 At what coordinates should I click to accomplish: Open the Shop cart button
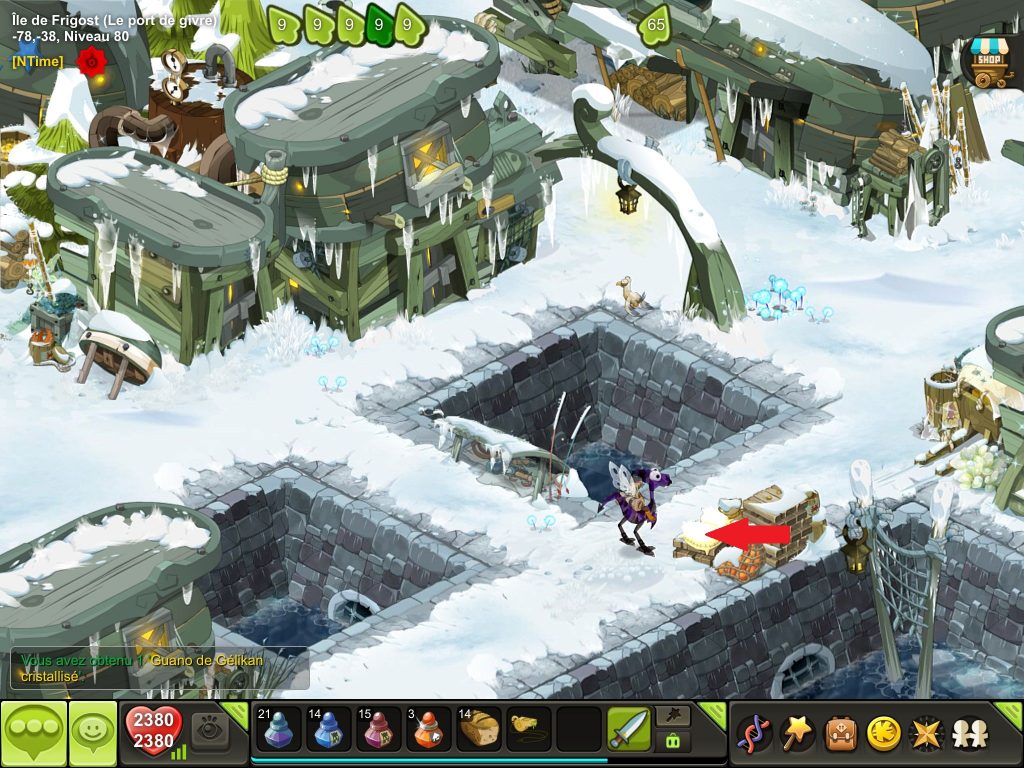[988, 62]
